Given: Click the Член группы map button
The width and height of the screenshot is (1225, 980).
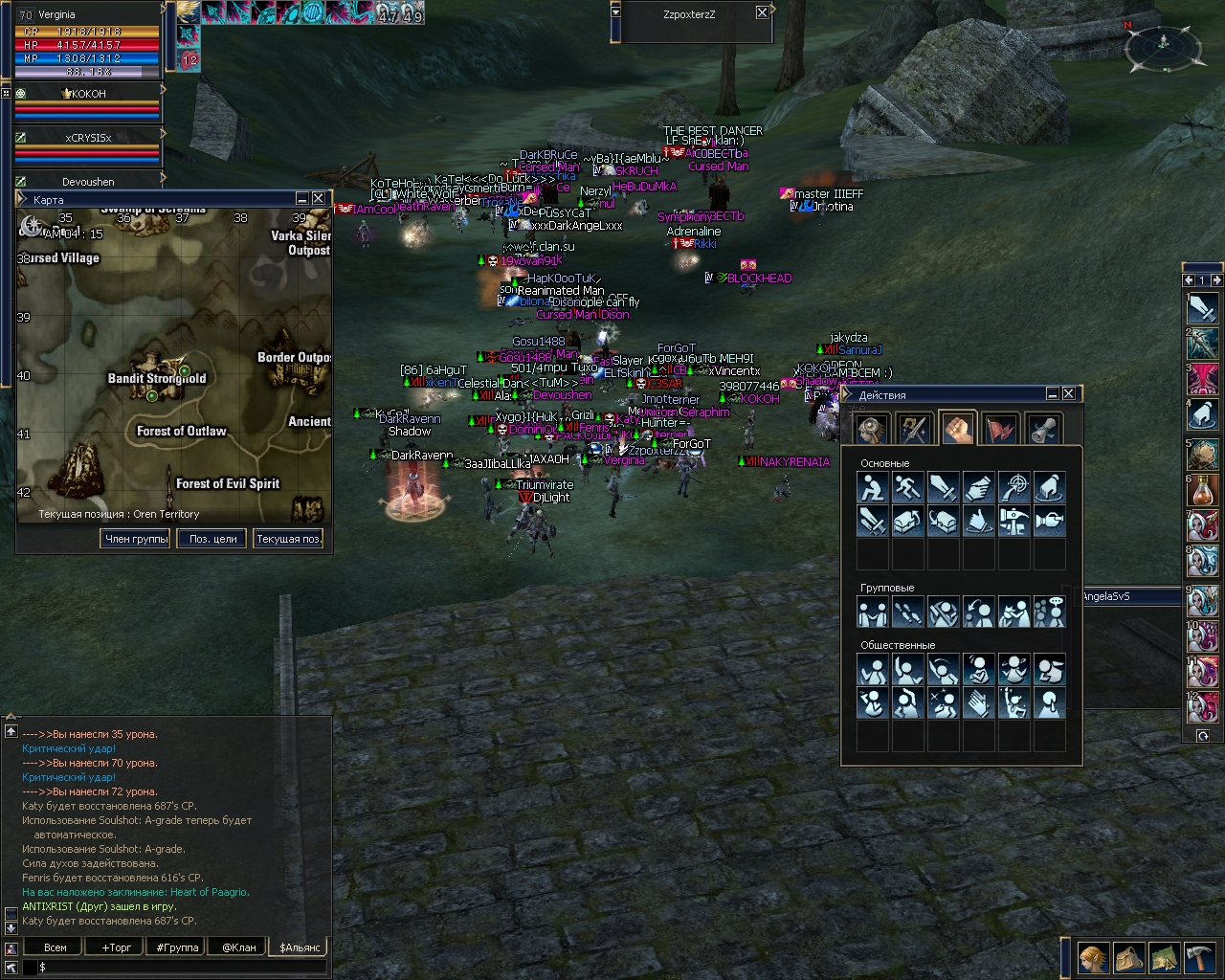Looking at the screenshot, I should pyautogui.click(x=136, y=539).
